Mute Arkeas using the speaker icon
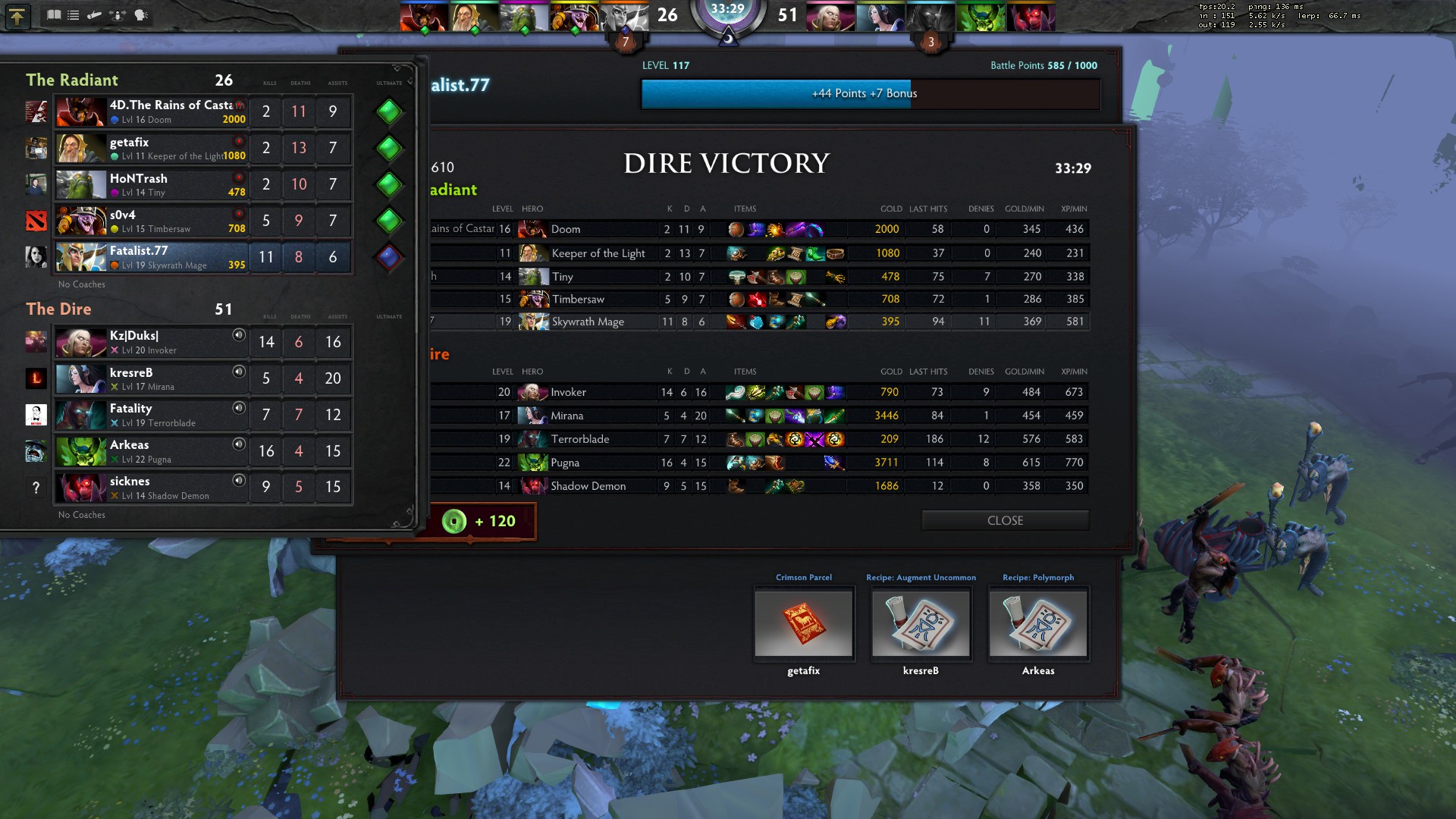This screenshot has height=819, width=1456. point(239,444)
